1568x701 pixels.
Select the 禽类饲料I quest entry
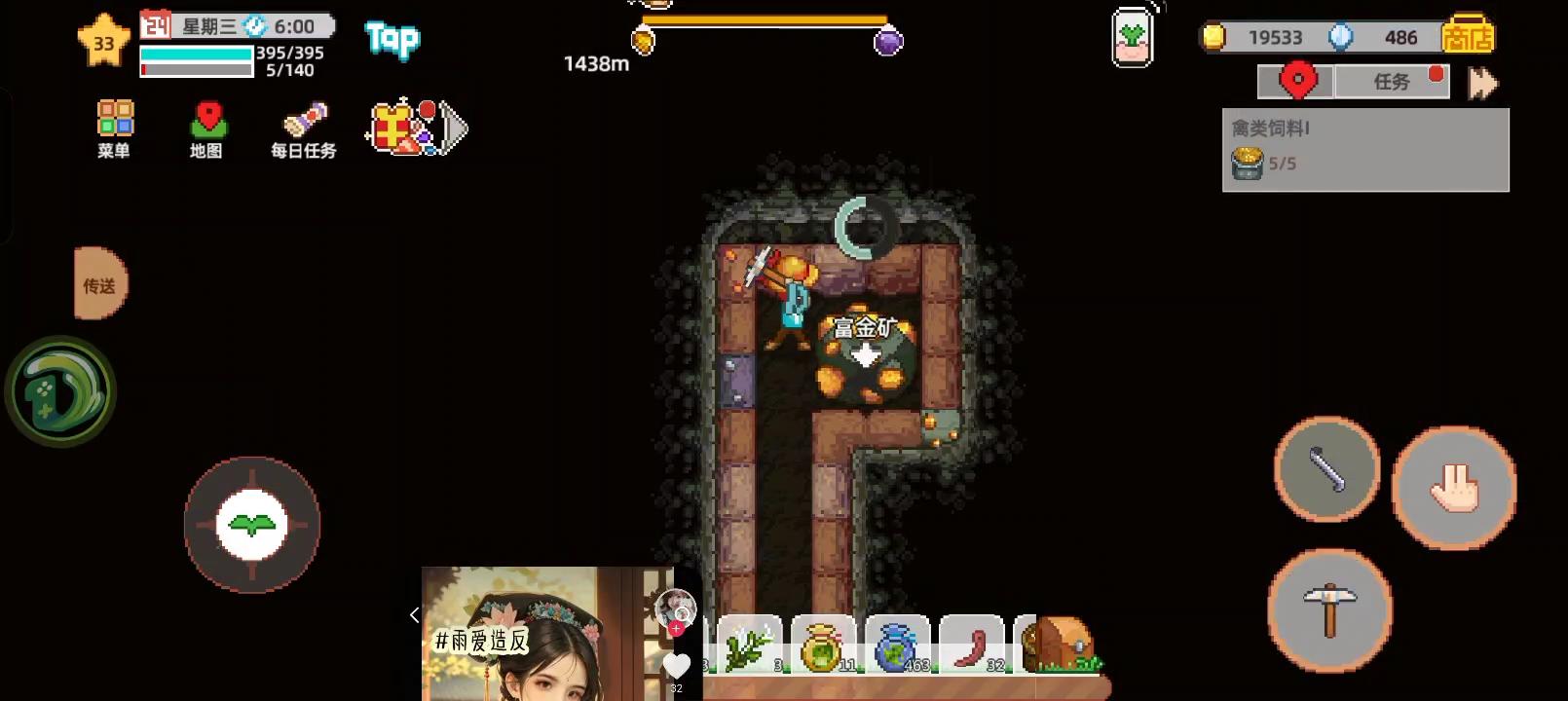coord(1363,146)
